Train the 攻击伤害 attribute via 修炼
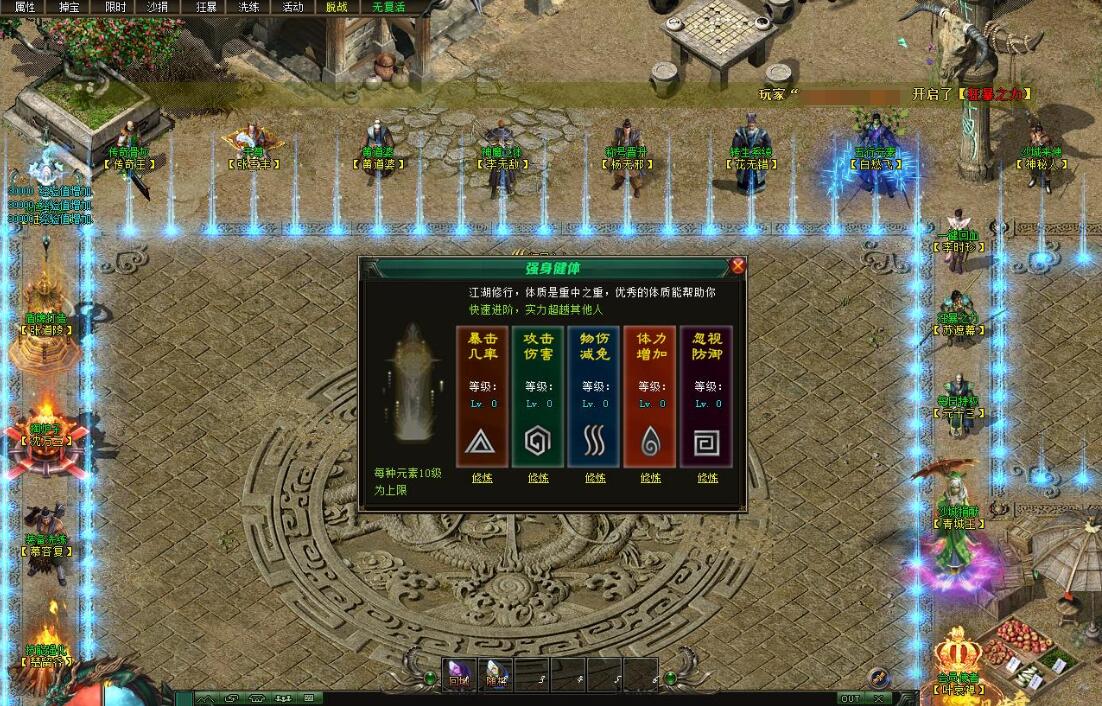This screenshot has width=1102, height=706. click(538, 478)
